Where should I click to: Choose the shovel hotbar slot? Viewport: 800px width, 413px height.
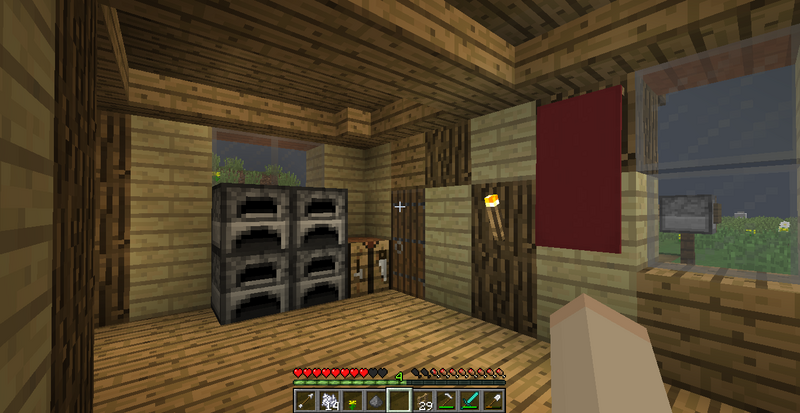coord(494,401)
